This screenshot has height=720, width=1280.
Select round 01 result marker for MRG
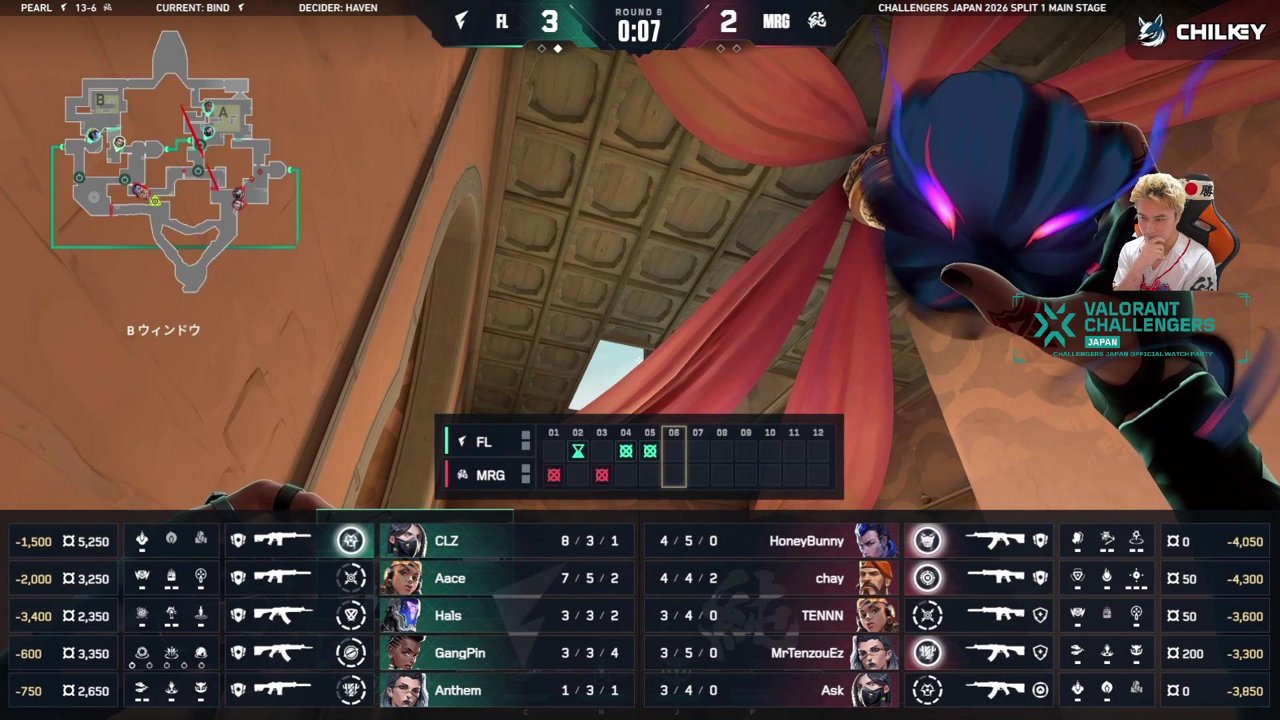click(x=554, y=475)
